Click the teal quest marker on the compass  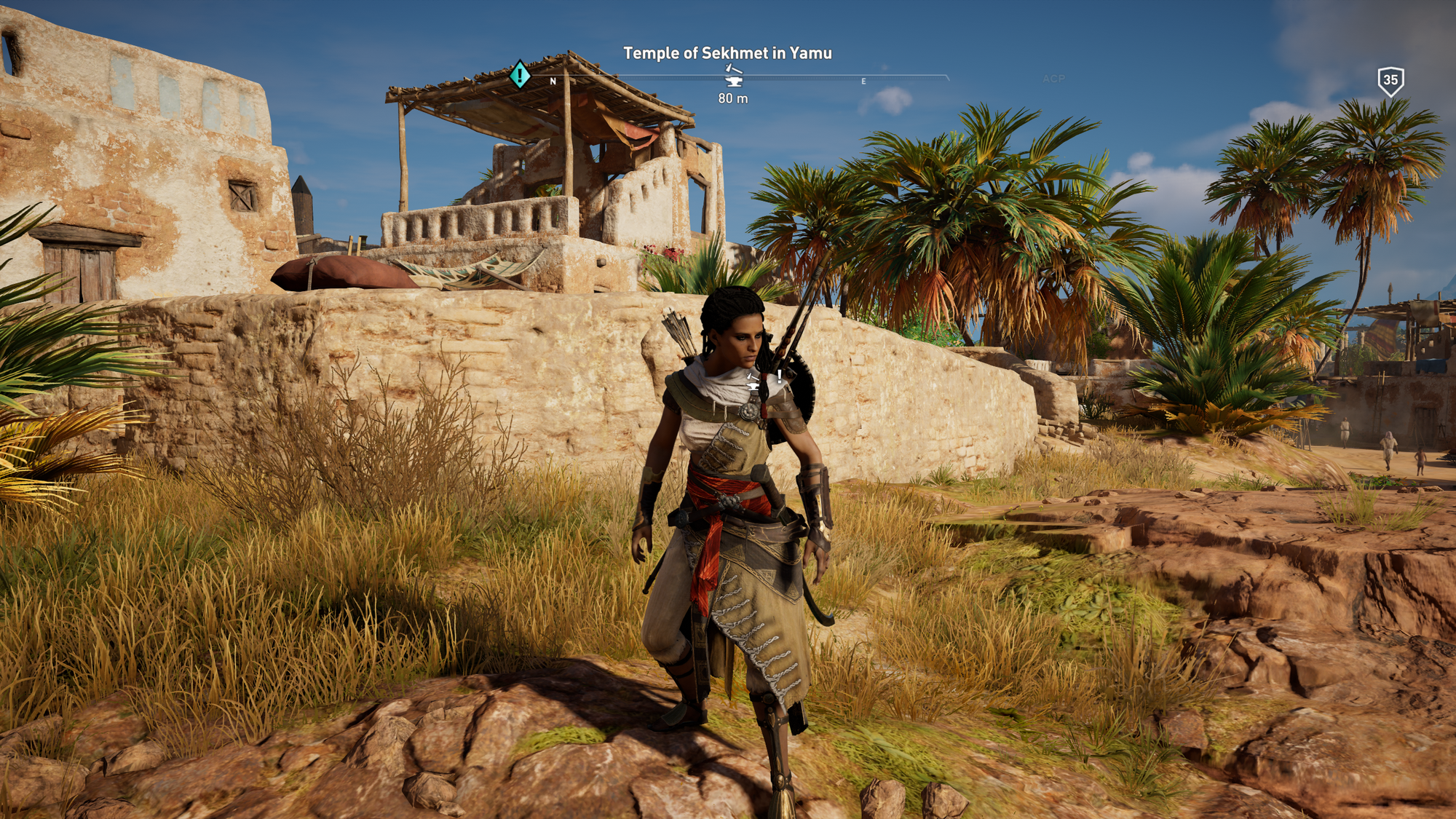click(x=519, y=75)
